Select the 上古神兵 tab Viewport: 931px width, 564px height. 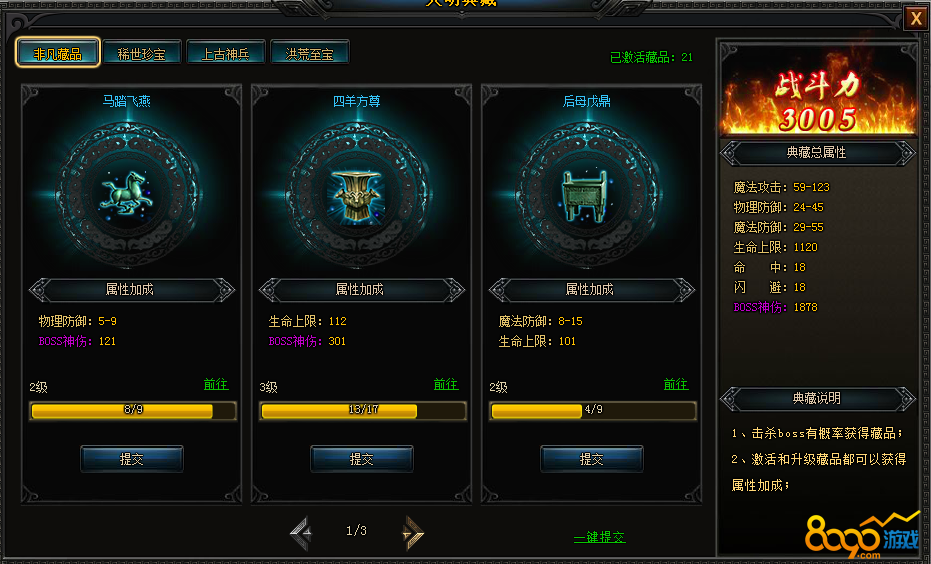226,53
